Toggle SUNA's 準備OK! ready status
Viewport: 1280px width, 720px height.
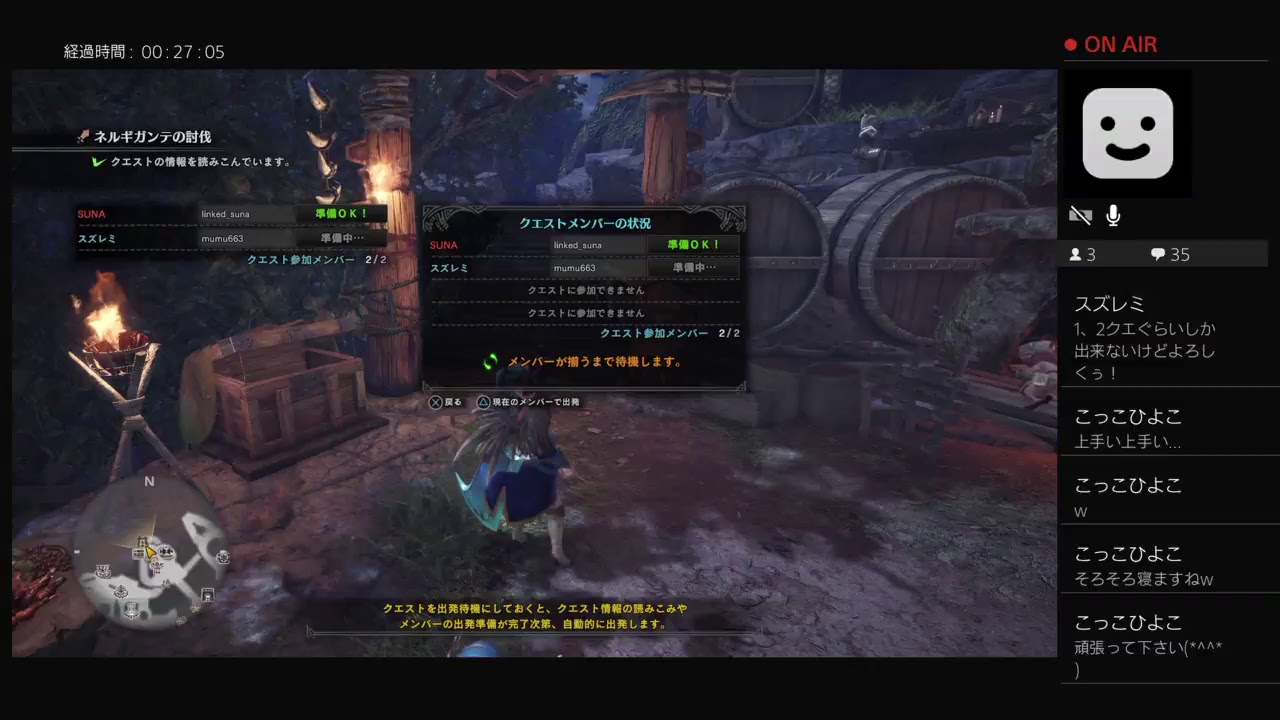pos(693,244)
